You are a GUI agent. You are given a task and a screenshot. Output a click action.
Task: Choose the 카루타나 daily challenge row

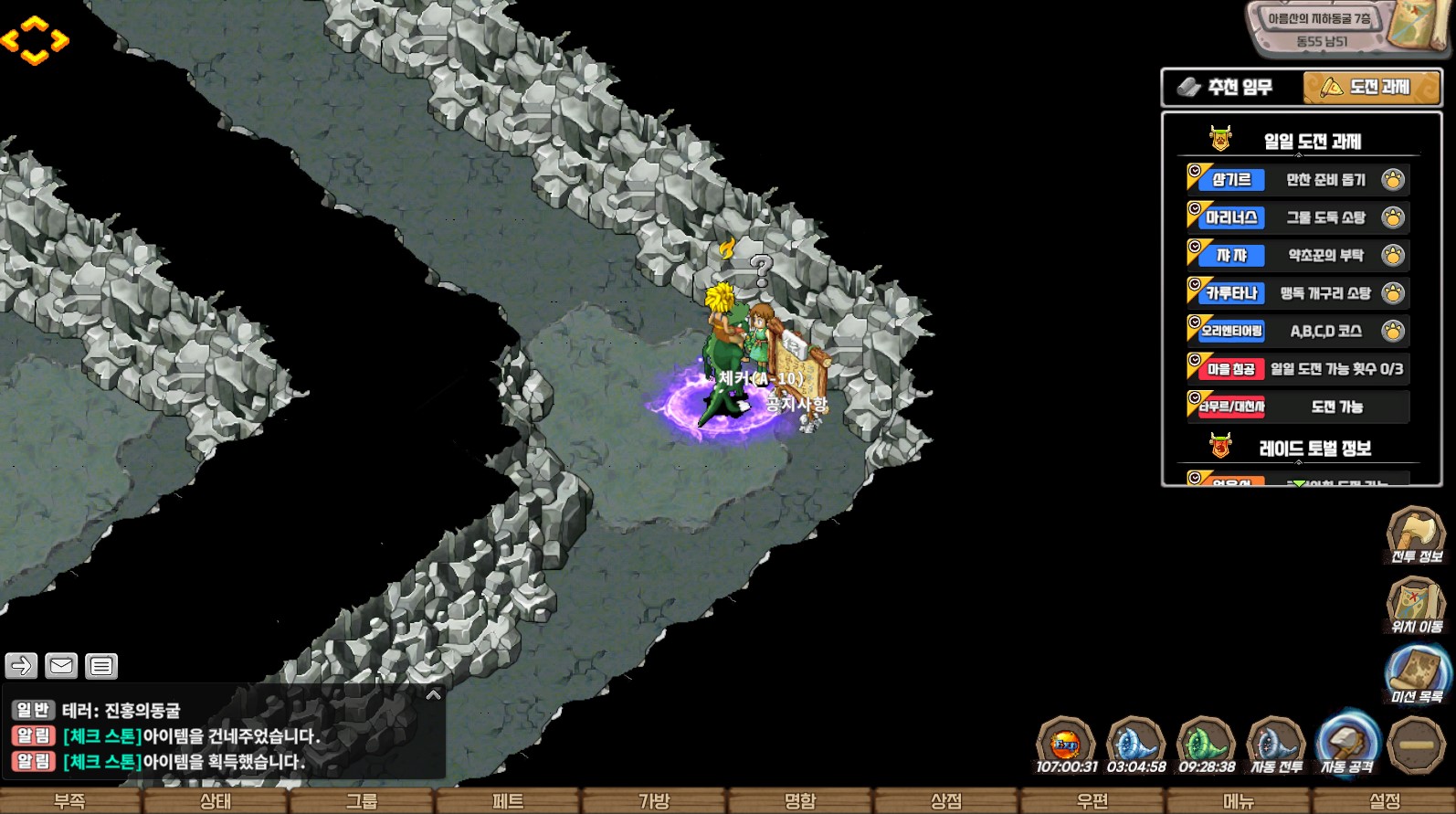click(x=1297, y=293)
